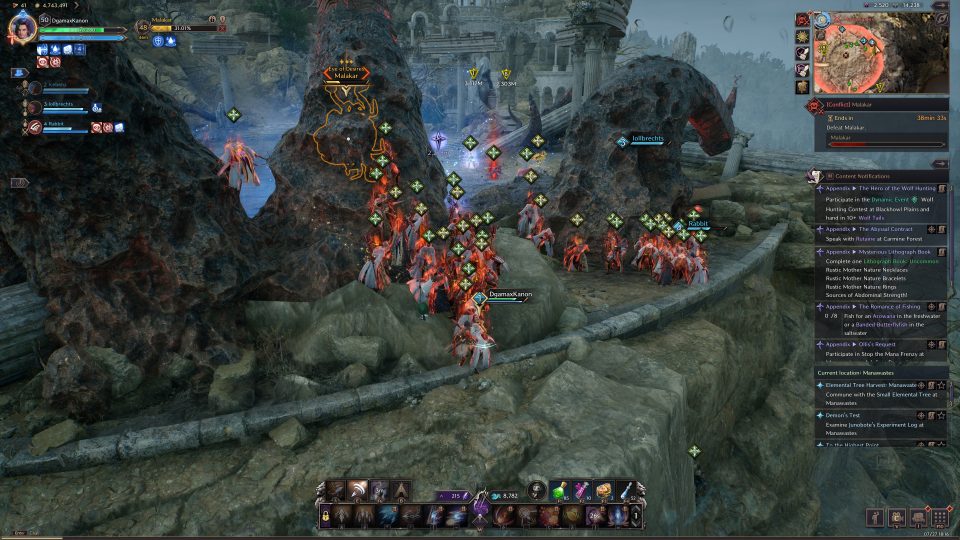
Task: Collapse the Content Notifications panel arrow
Action: click(939, 163)
